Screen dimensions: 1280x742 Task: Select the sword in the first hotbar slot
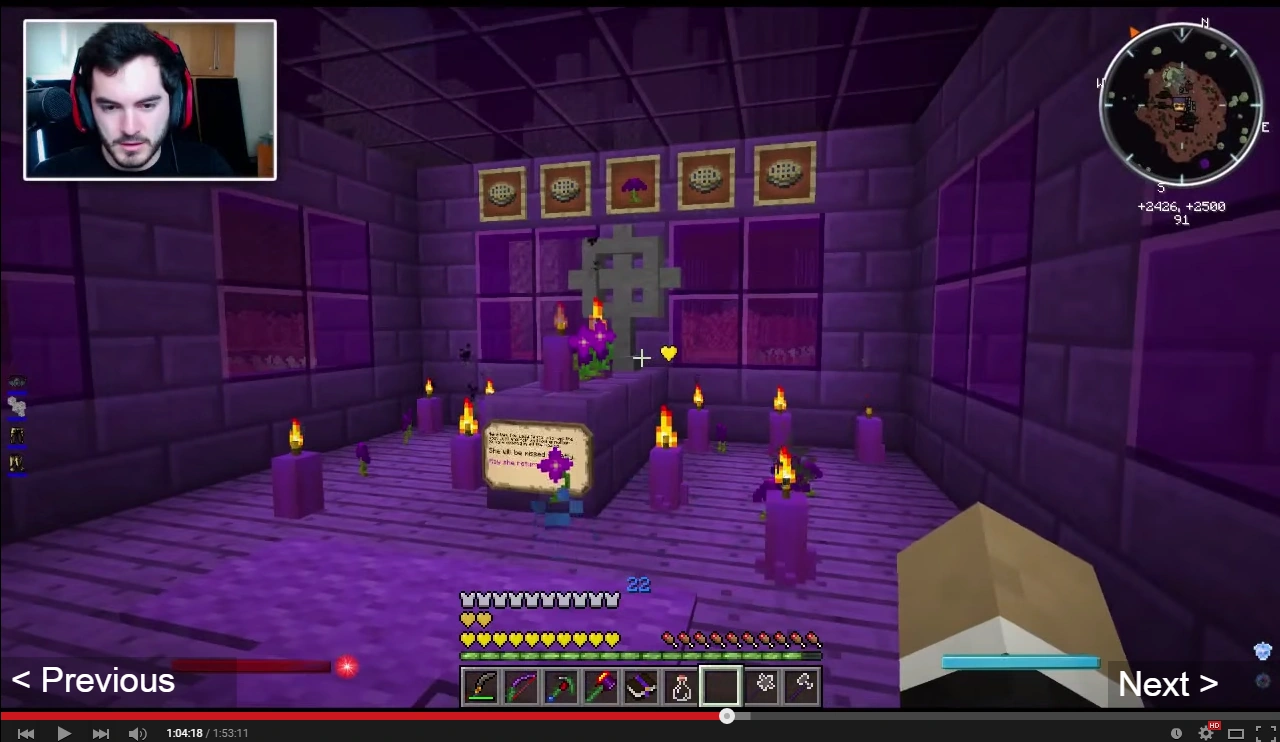point(481,686)
